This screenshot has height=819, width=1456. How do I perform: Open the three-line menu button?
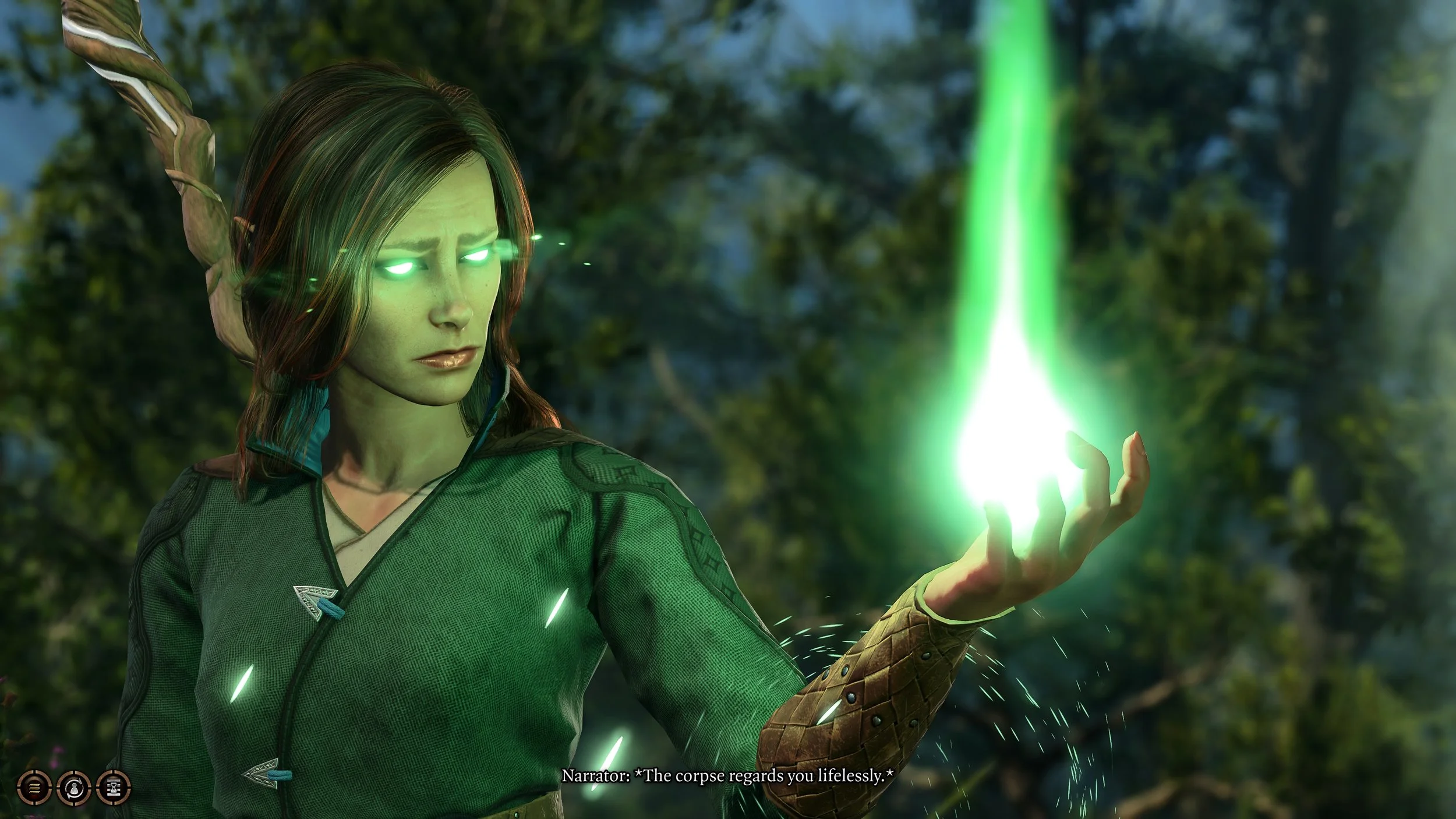35,788
